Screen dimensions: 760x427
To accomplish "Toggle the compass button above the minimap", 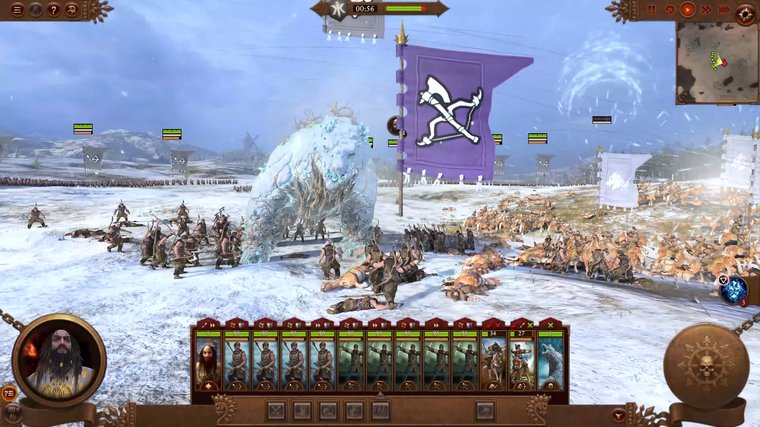I will pyautogui.click(x=745, y=13).
